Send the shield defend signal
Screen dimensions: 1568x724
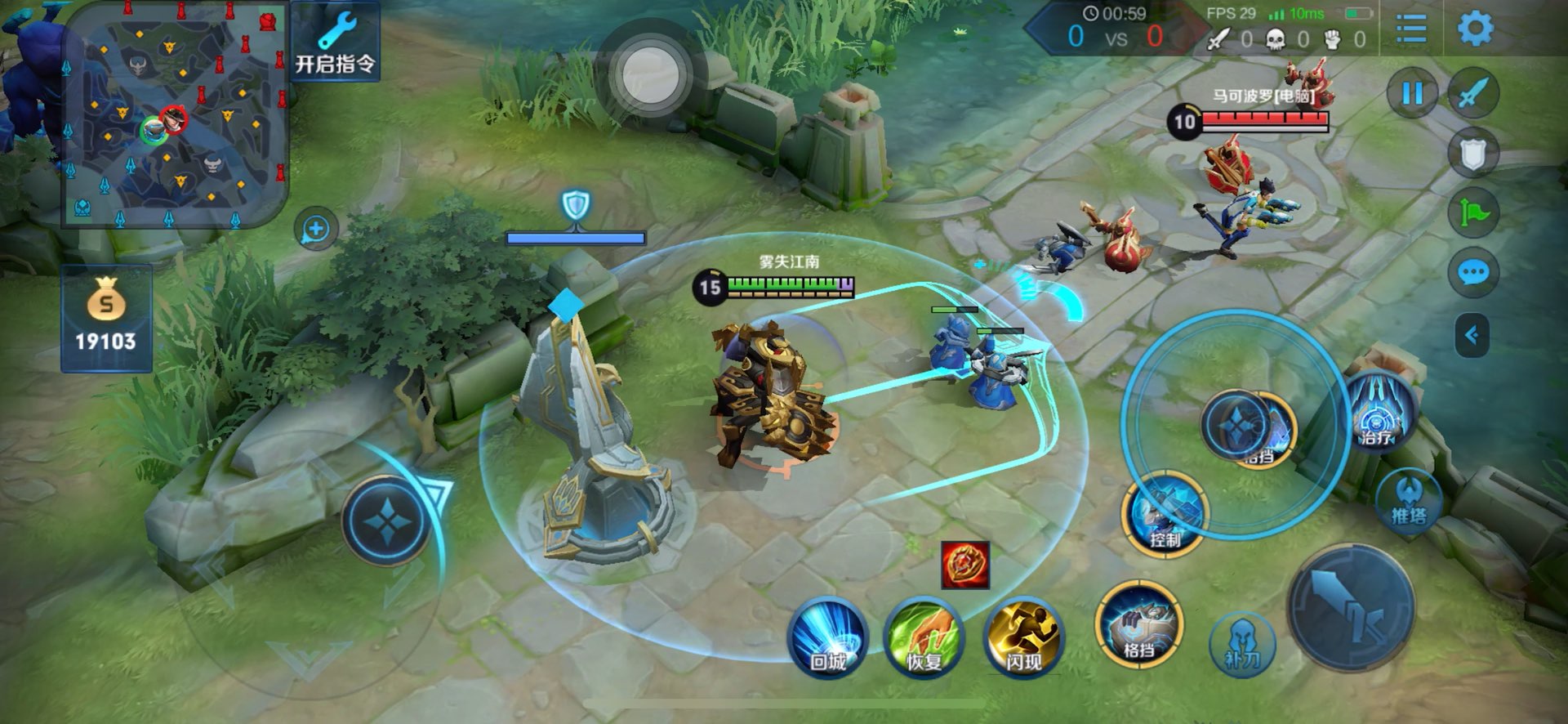pyautogui.click(x=1472, y=154)
